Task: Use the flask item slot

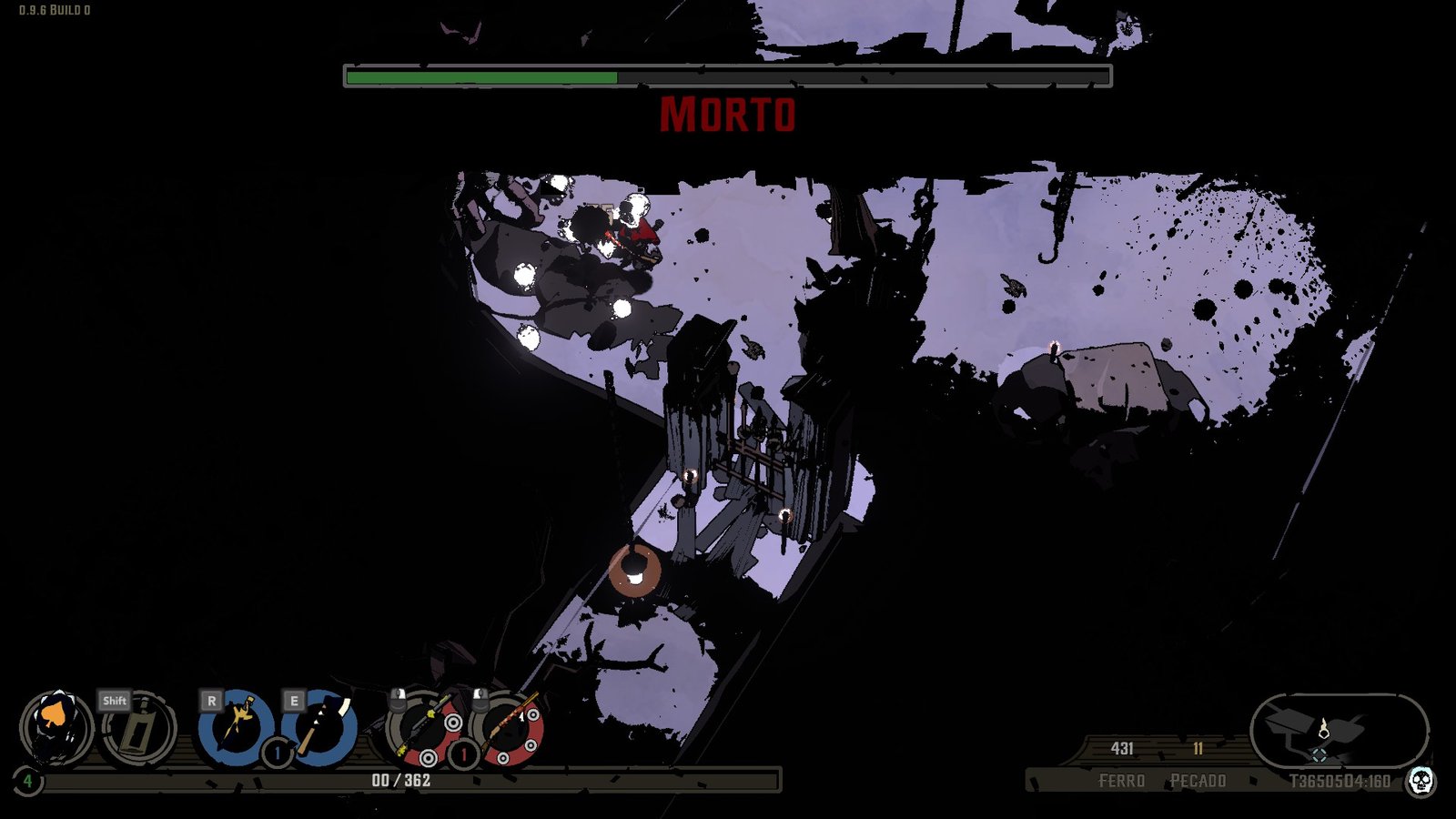Action: [138, 729]
